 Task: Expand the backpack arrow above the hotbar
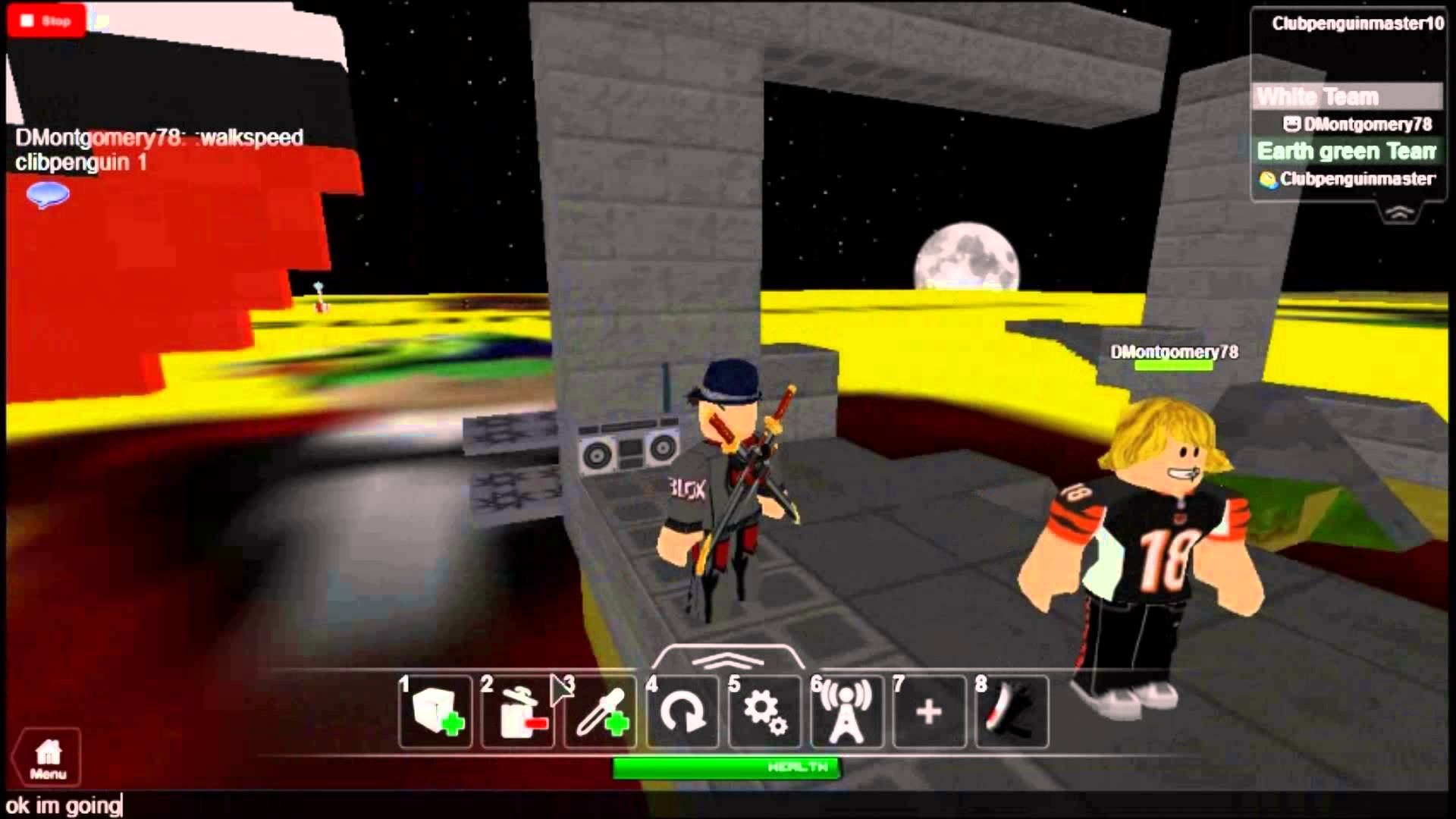pos(726,658)
